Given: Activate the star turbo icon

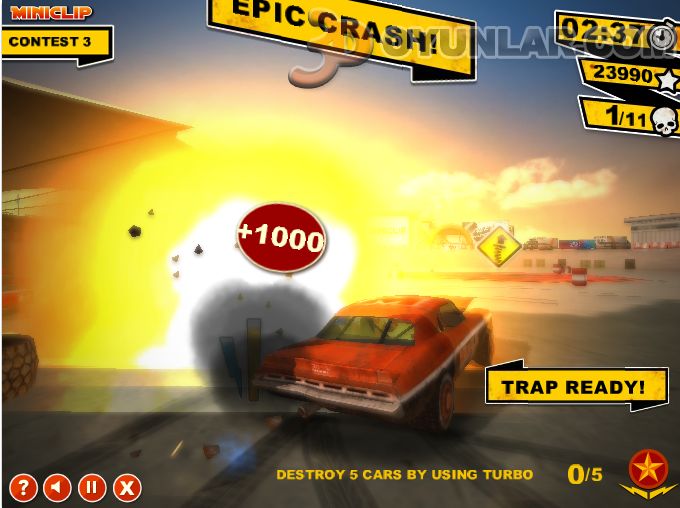Looking at the screenshot, I should (648, 471).
